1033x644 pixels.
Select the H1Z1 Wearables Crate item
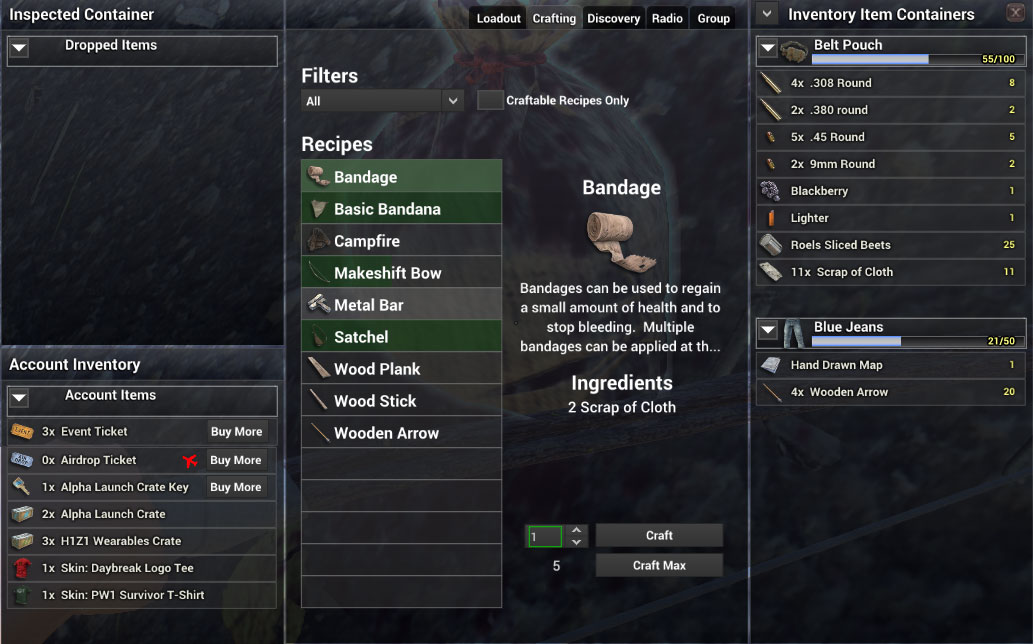(x=140, y=541)
